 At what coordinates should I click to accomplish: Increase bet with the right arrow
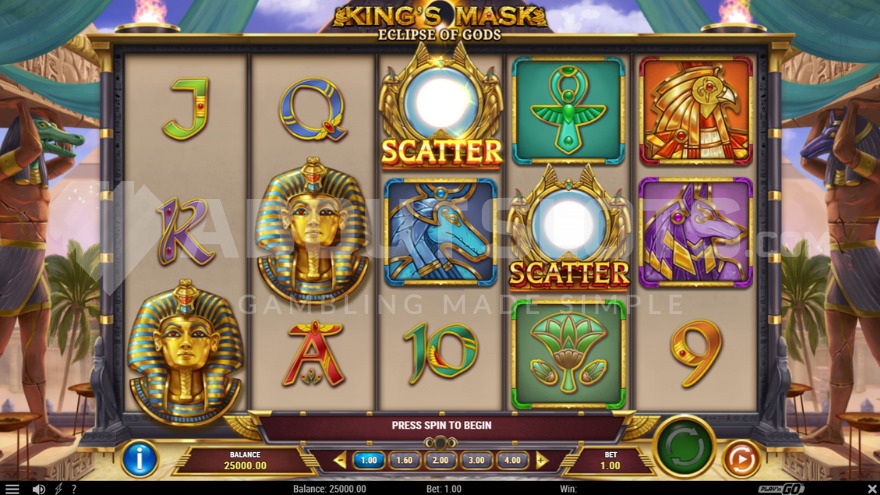coord(542,460)
